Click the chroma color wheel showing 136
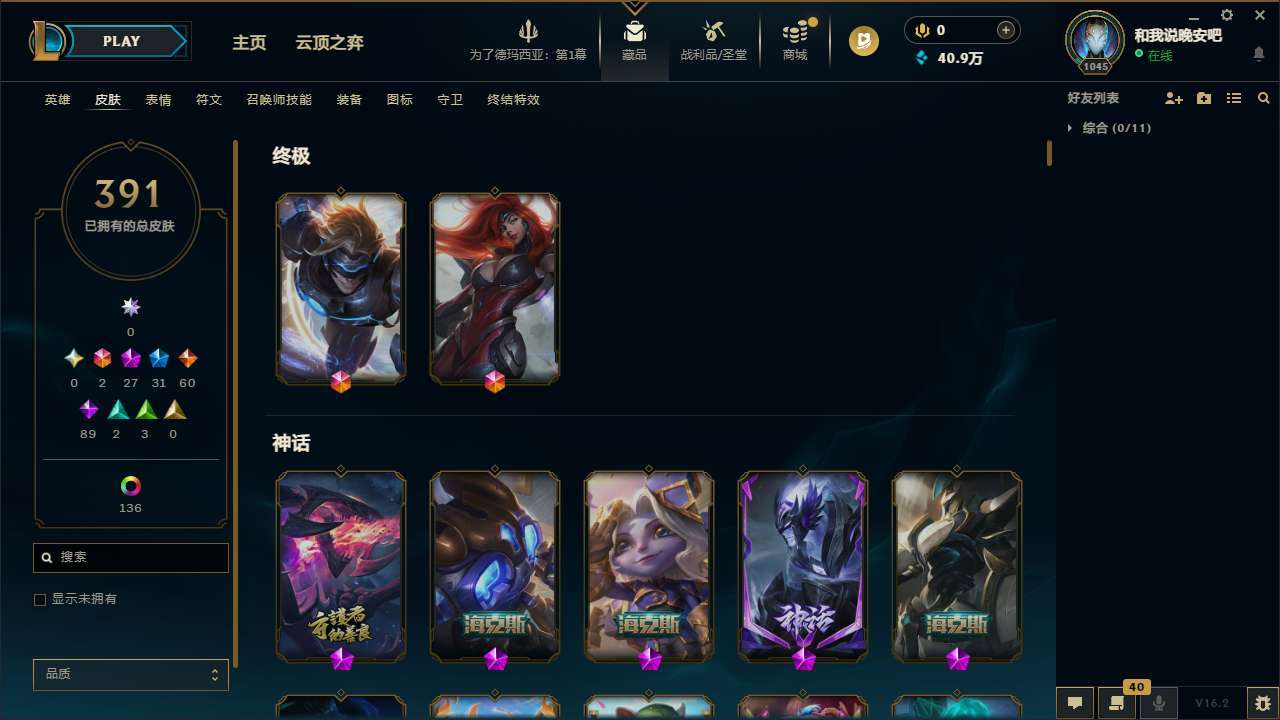The image size is (1280, 720). (x=130, y=484)
